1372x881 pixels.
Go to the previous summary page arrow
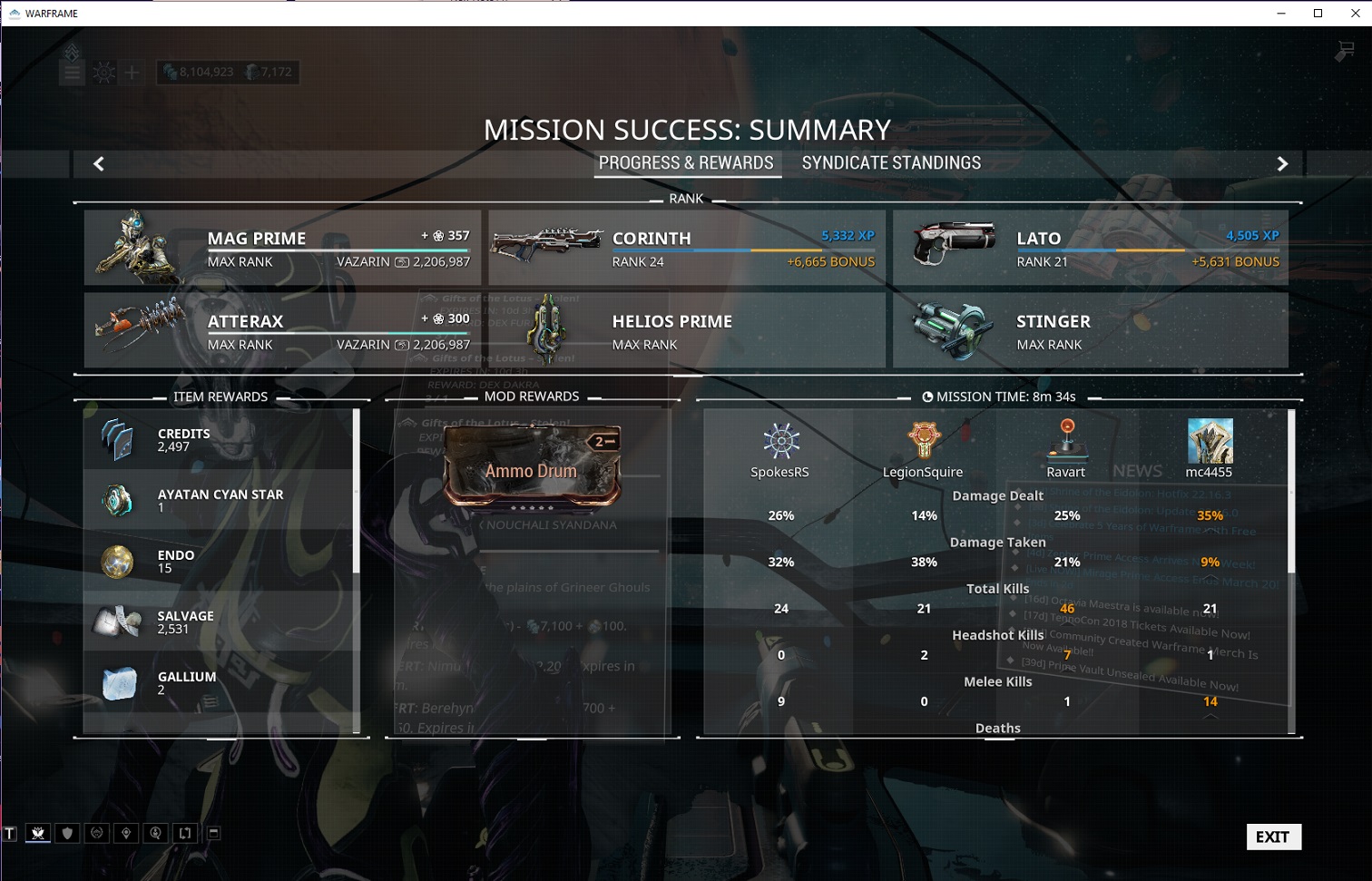99,163
